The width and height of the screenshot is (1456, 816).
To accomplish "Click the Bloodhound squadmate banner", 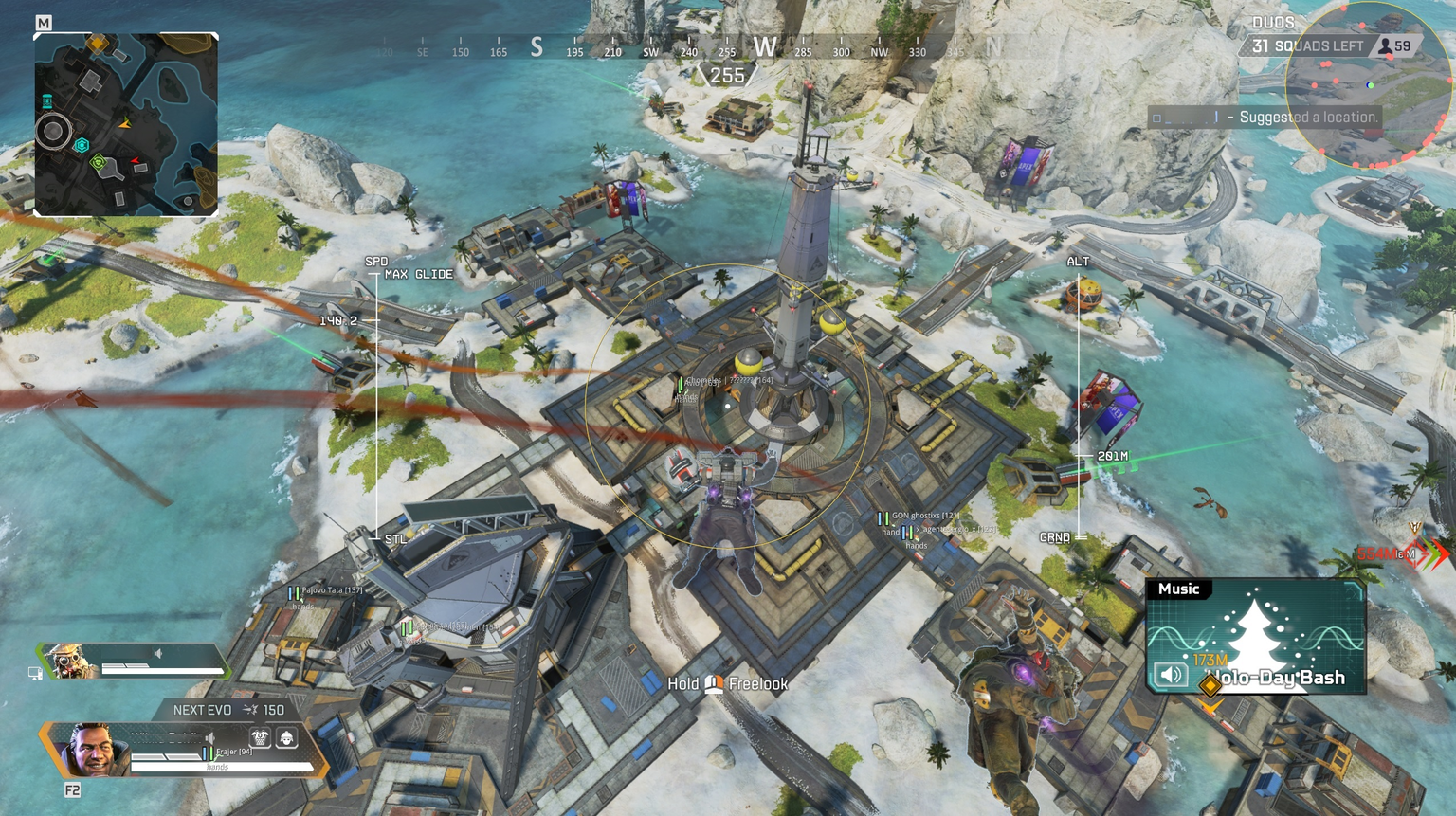I will click(x=133, y=661).
